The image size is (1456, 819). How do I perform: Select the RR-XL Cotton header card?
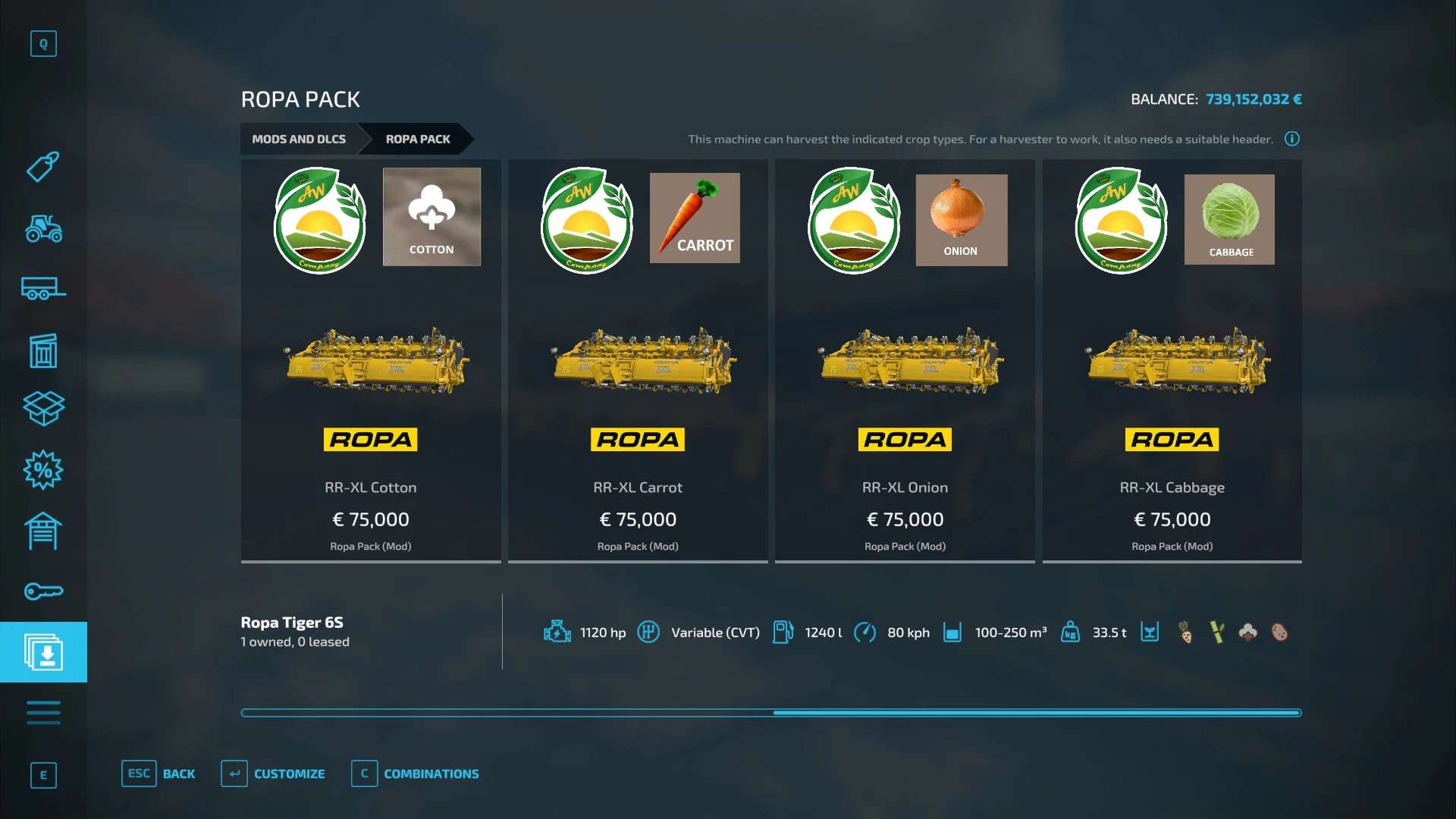(371, 361)
